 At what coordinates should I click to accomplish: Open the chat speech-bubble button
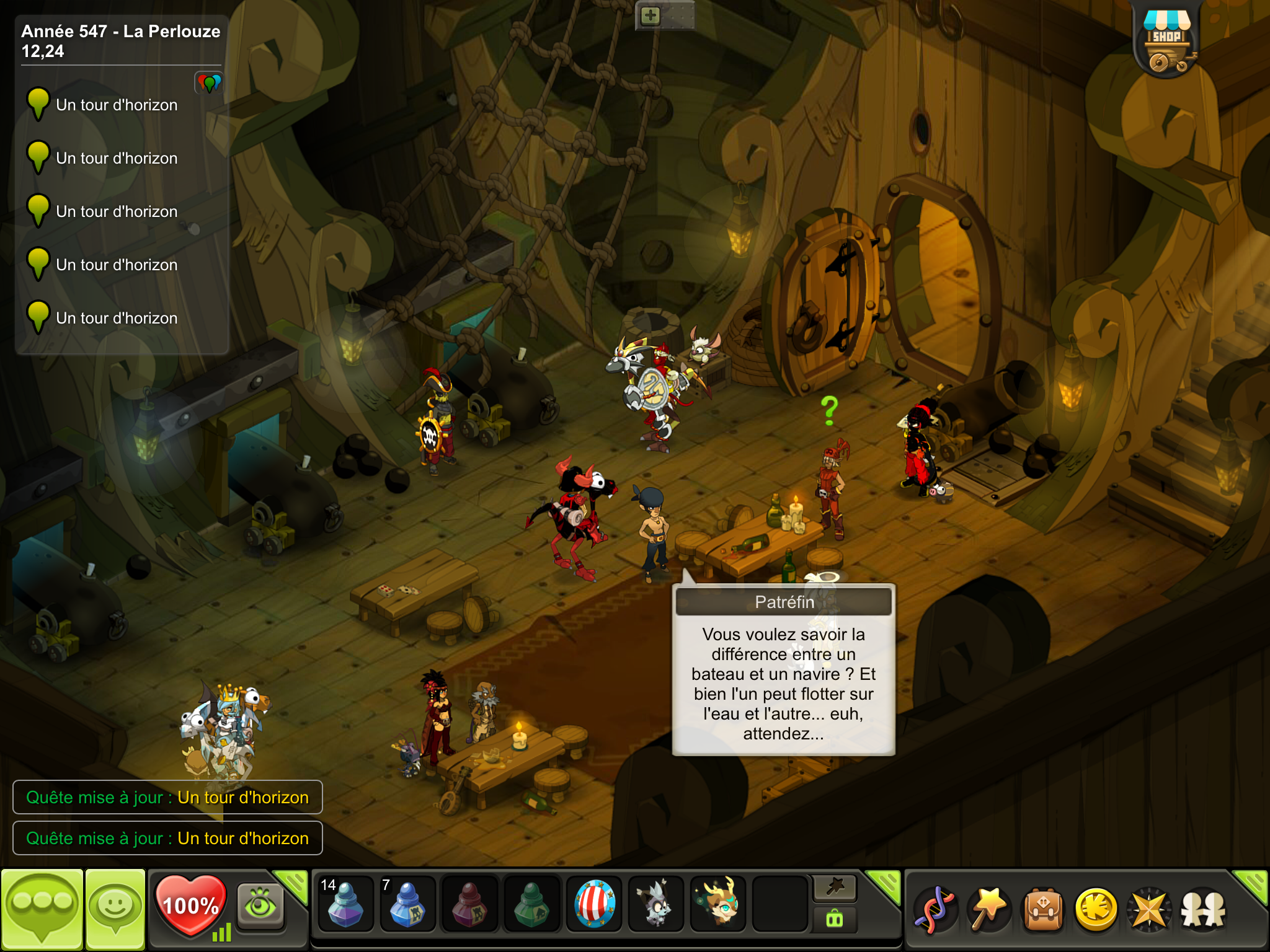(x=42, y=909)
